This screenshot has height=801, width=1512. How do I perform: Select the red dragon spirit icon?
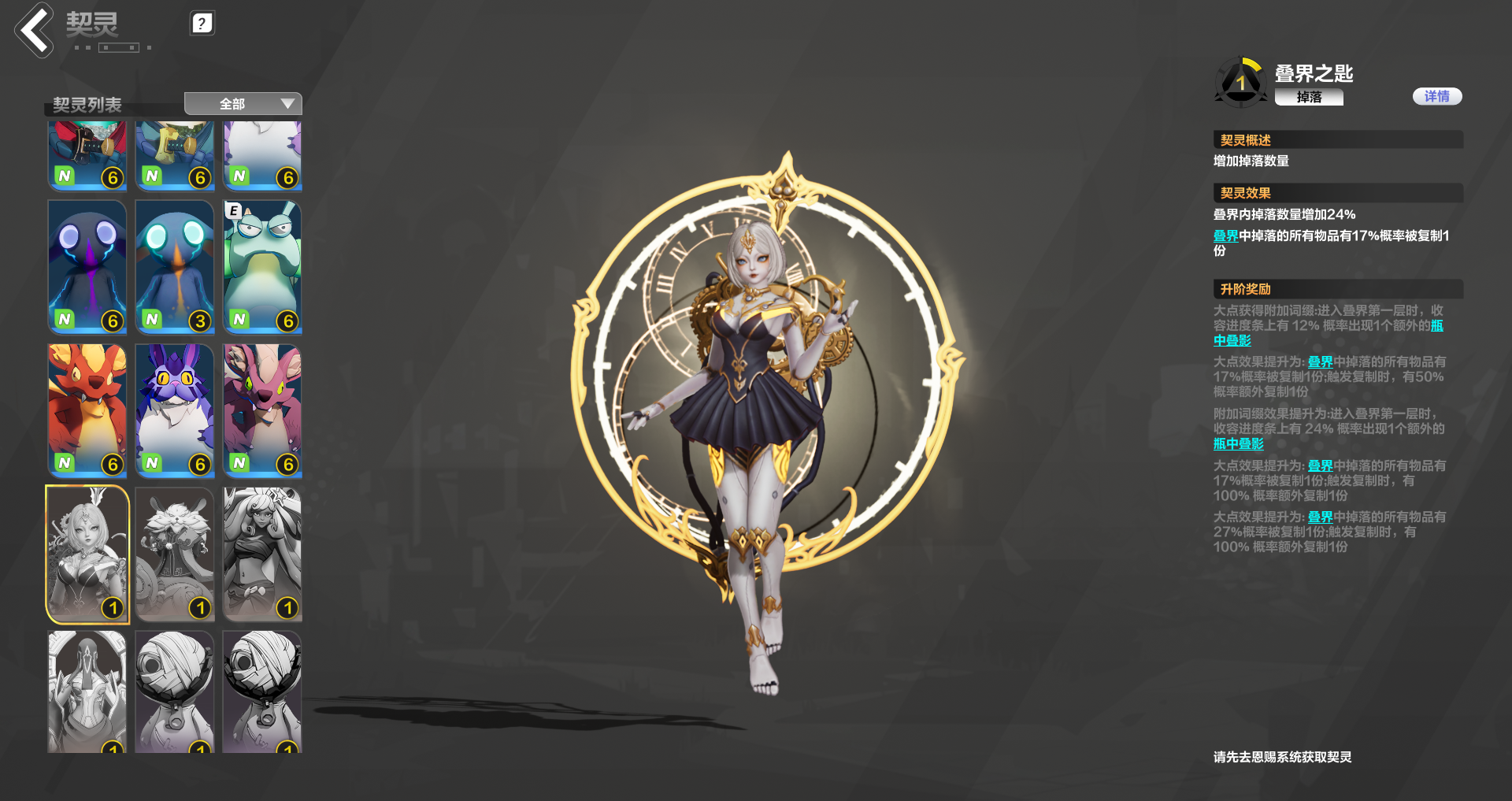[87, 410]
